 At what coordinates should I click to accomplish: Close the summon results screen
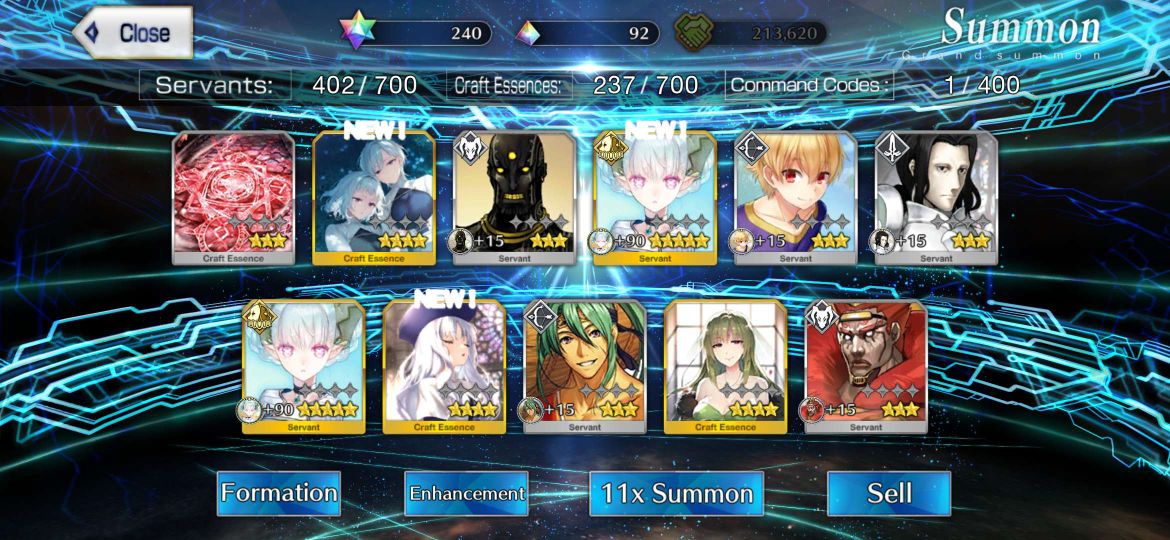(x=133, y=33)
